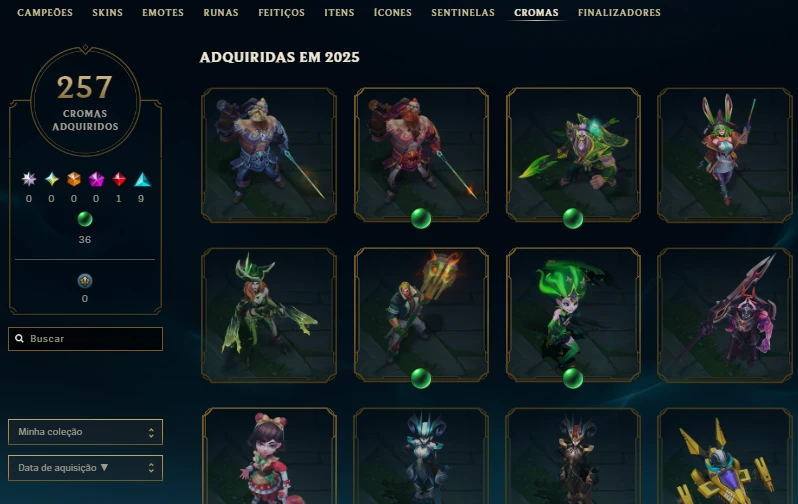Open the Minha coleção dropdown
The height and width of the screenshot is (504, 798).
pos(85,432)
